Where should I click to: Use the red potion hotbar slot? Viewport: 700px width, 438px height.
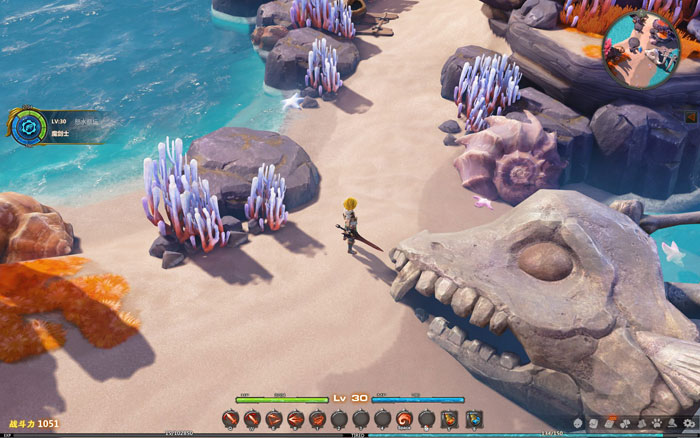point(449,419)
